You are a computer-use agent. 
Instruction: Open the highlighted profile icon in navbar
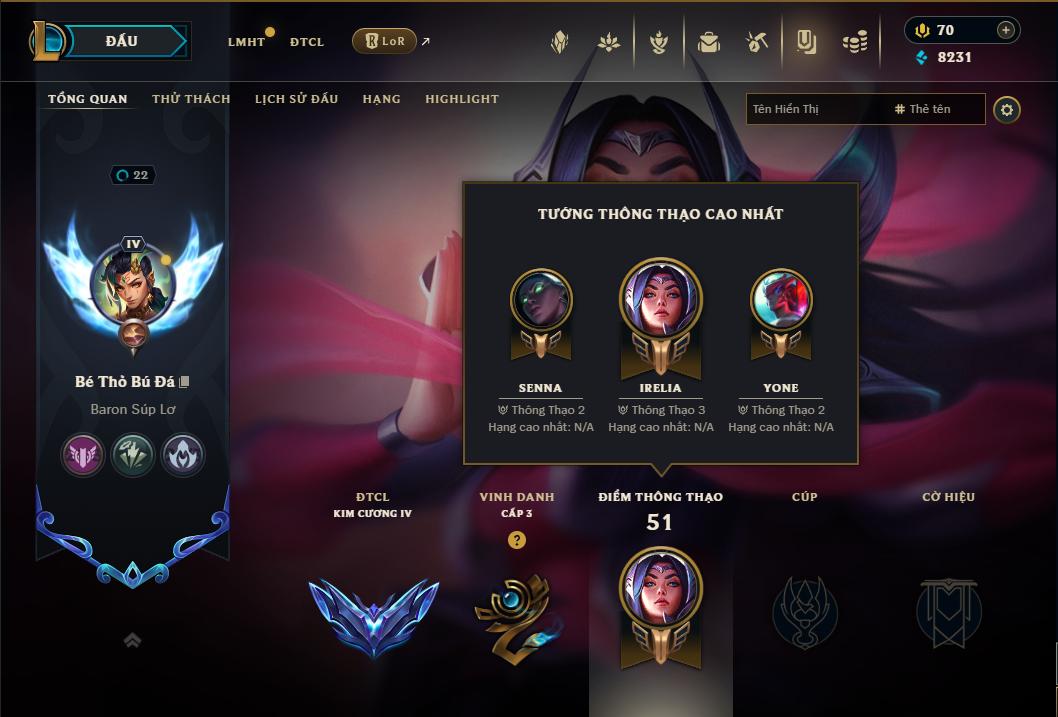pos(806,42)
